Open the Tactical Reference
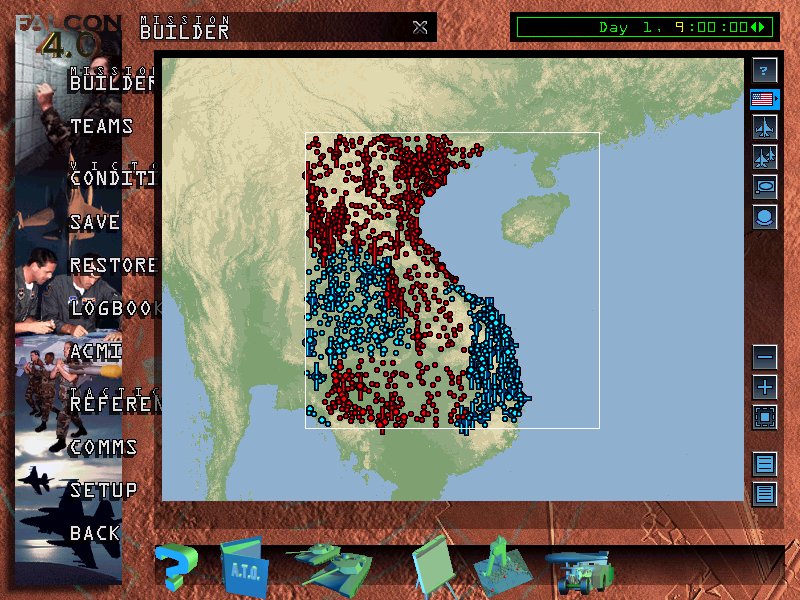The width and height of the screenshot is (800, 600). click(x=113, y=404)
